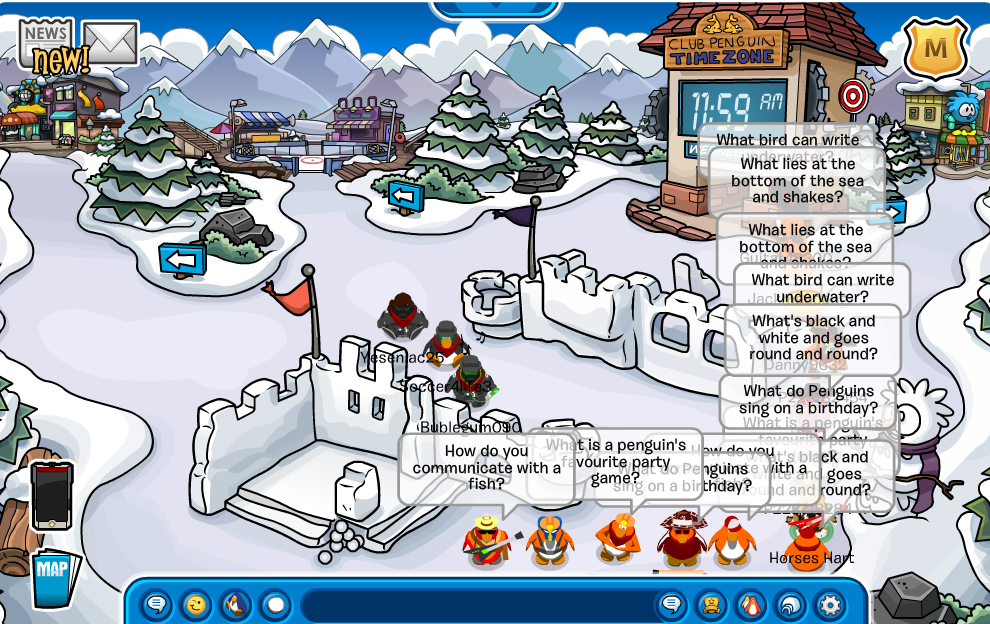Open the Club Penguin Times newspaper

pos(47,42)
